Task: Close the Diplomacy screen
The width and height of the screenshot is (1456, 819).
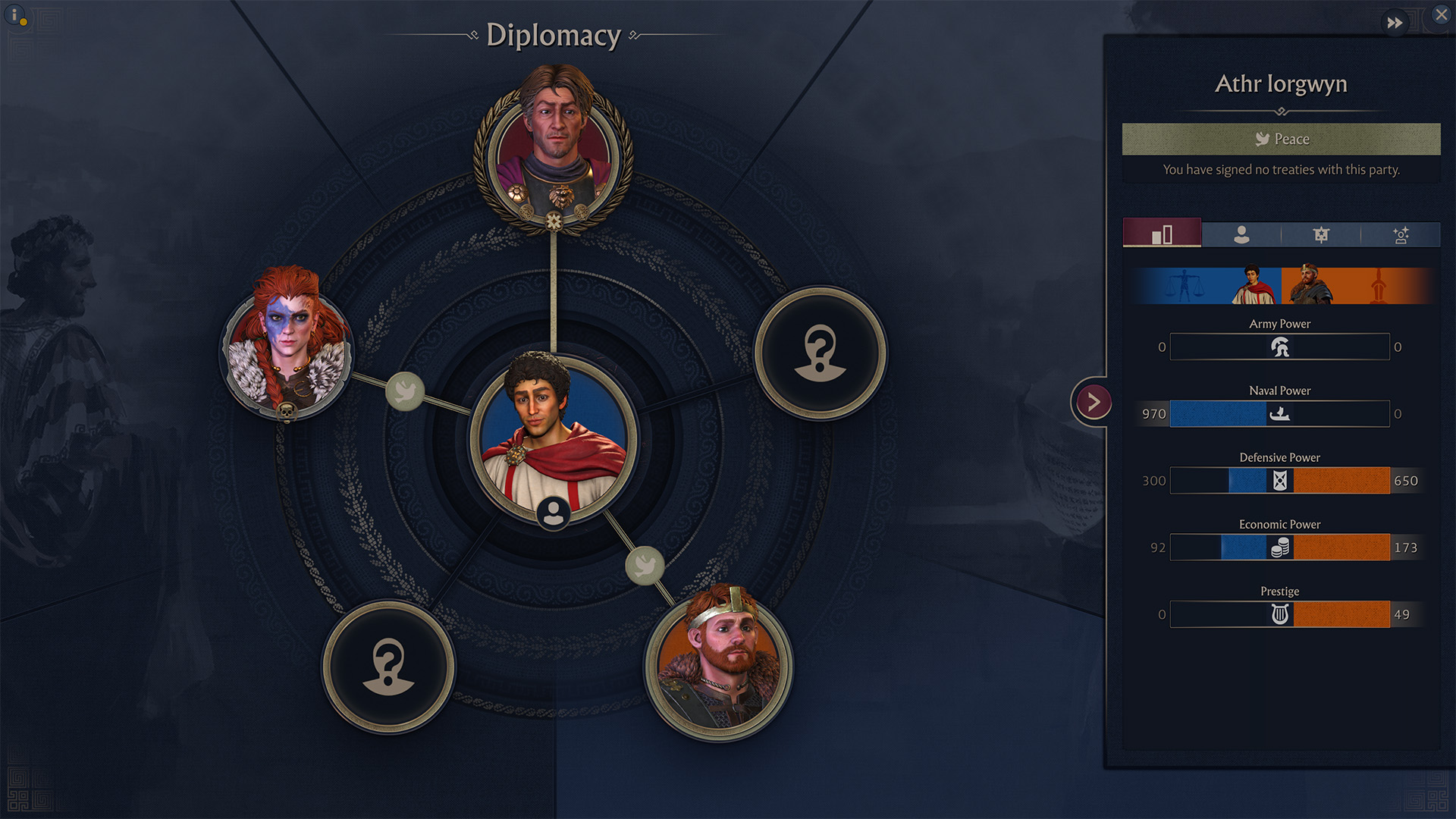Action: (1441, 14)
